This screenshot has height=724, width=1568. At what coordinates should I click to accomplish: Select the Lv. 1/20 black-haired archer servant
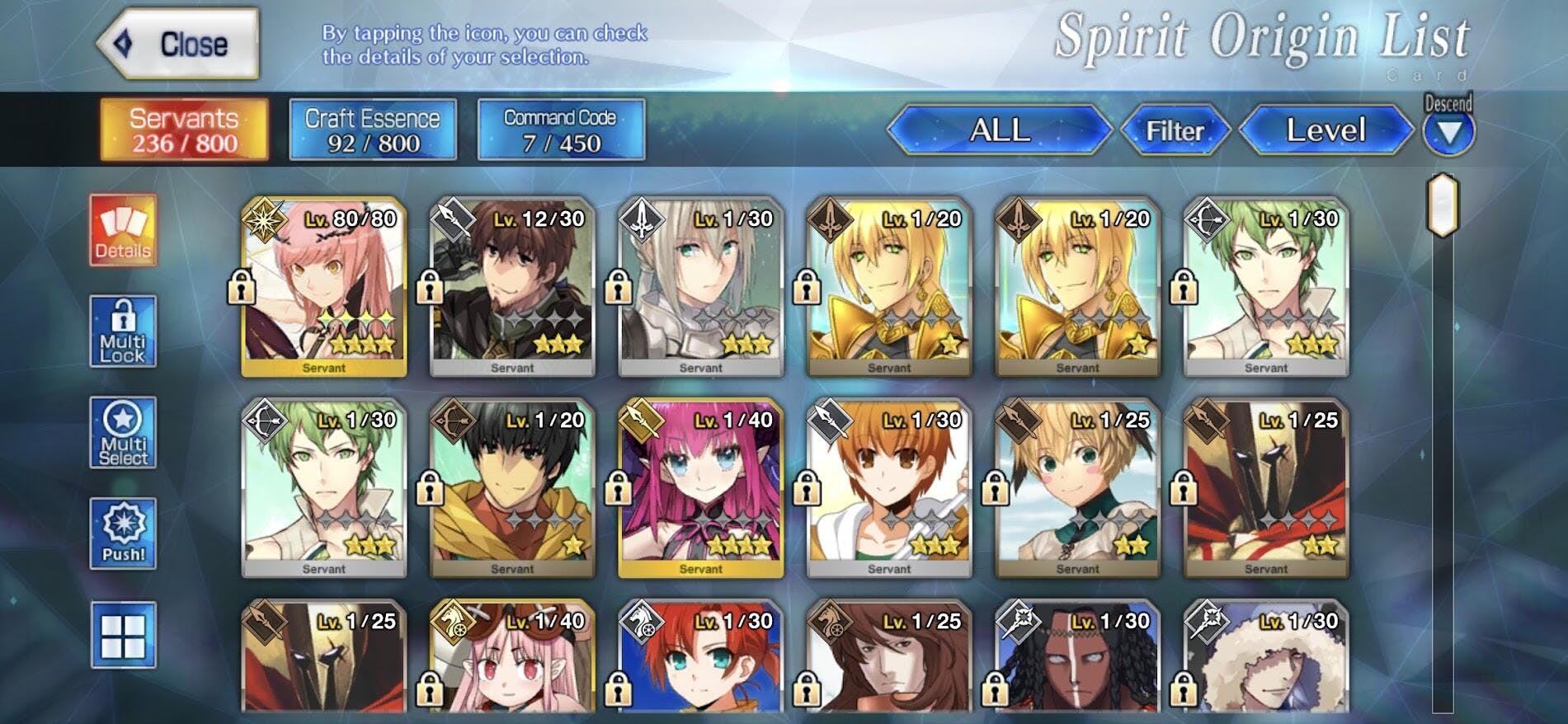click(x=512, y=488)
